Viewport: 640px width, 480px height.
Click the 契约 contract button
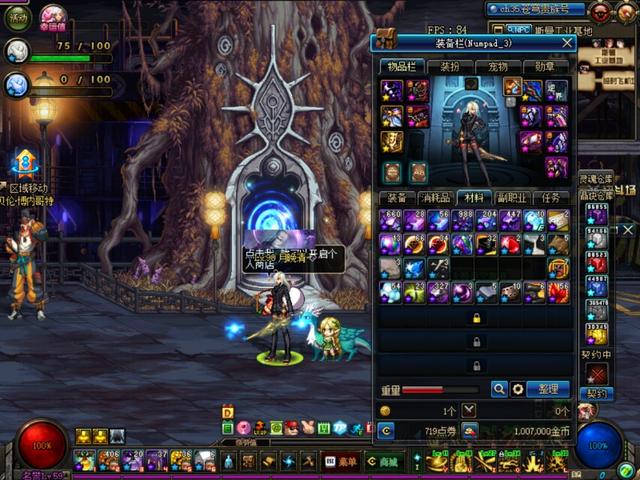[x=597, y=393]
